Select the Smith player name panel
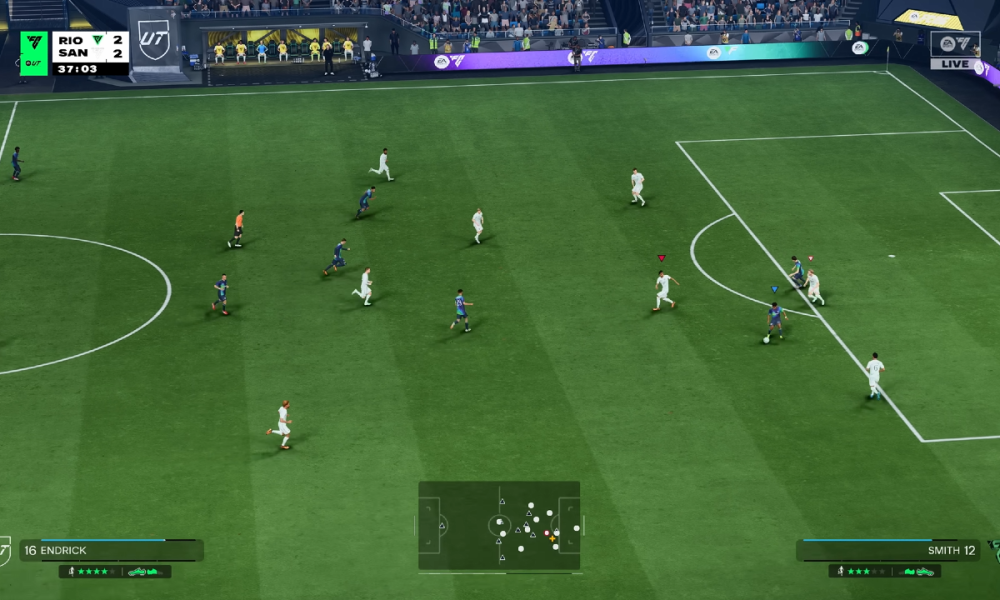1000x600 pixels. [x=888, y=550]
